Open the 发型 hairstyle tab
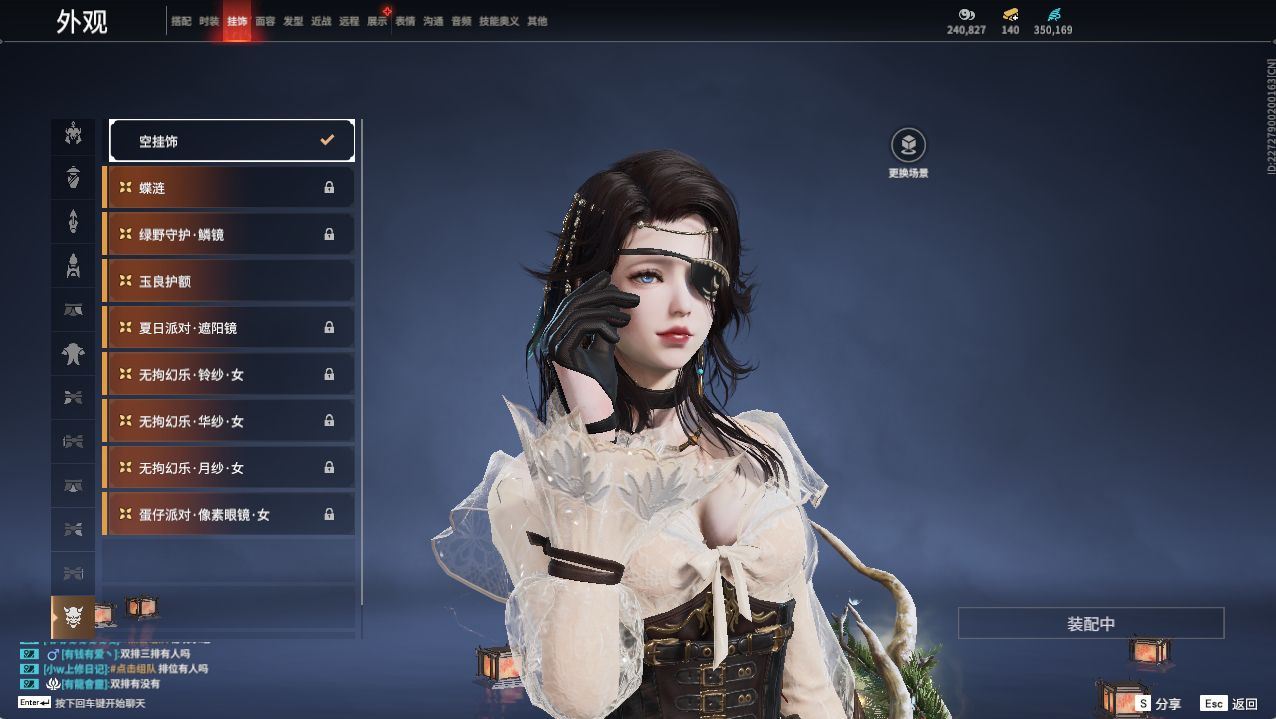Viewport: 1276px width, 719px height. click(x=293, y=21)
